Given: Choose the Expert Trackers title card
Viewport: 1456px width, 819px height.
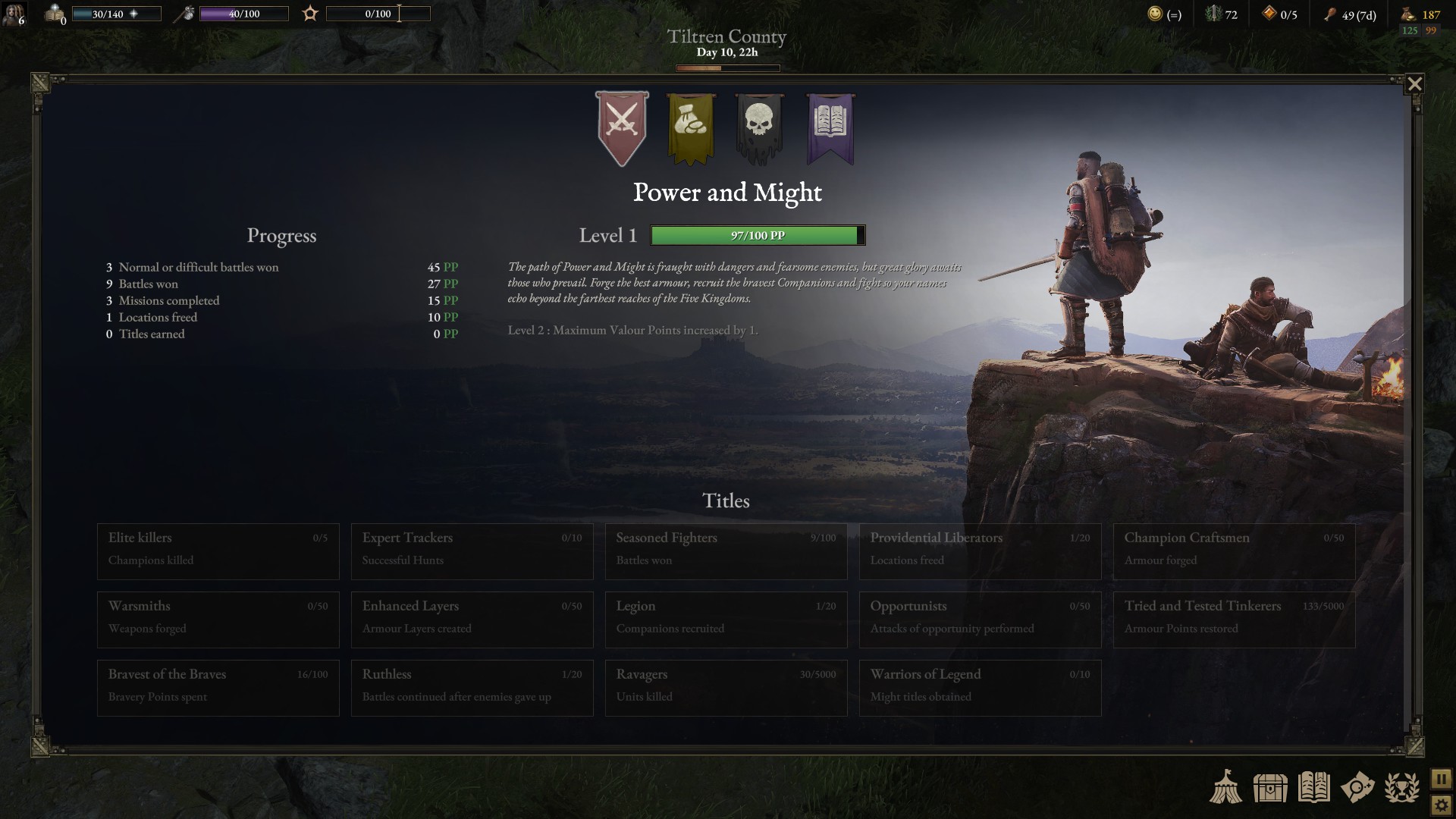Looking at the screenshot, I should [472, 551].
